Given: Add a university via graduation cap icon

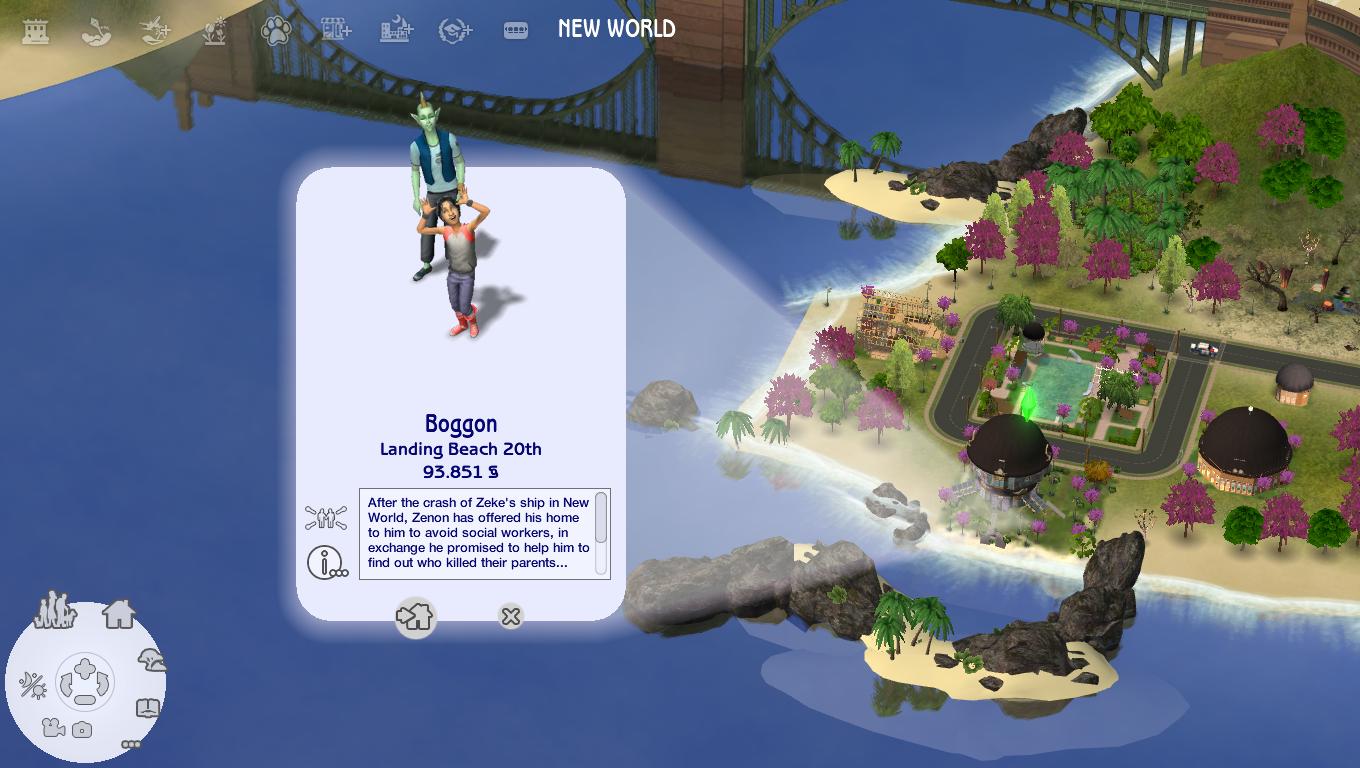Looking at the screenshot, I should pyautogui.click(x=456, y=31).
